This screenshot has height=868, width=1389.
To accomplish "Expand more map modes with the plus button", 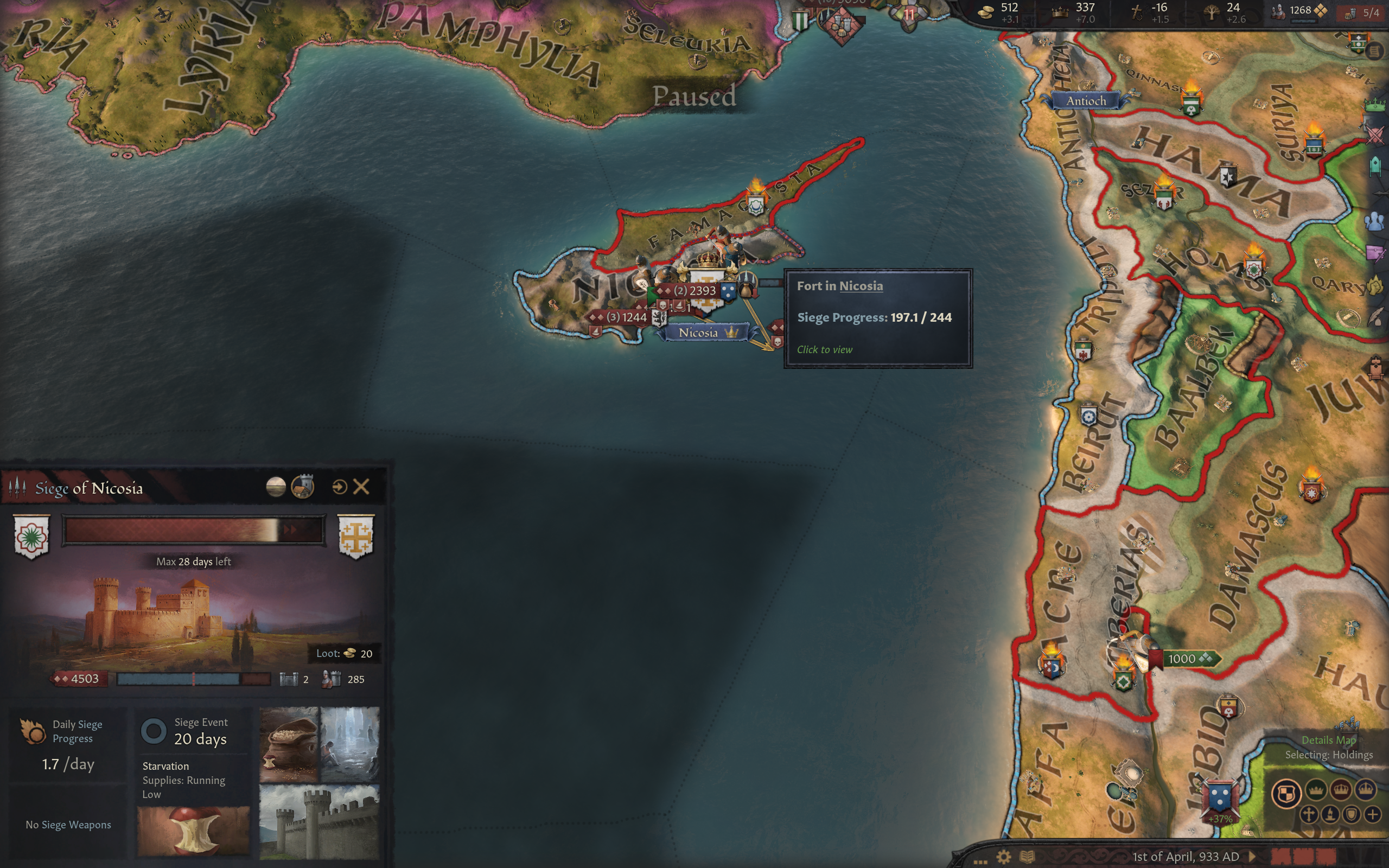I will click(1373, 814).
